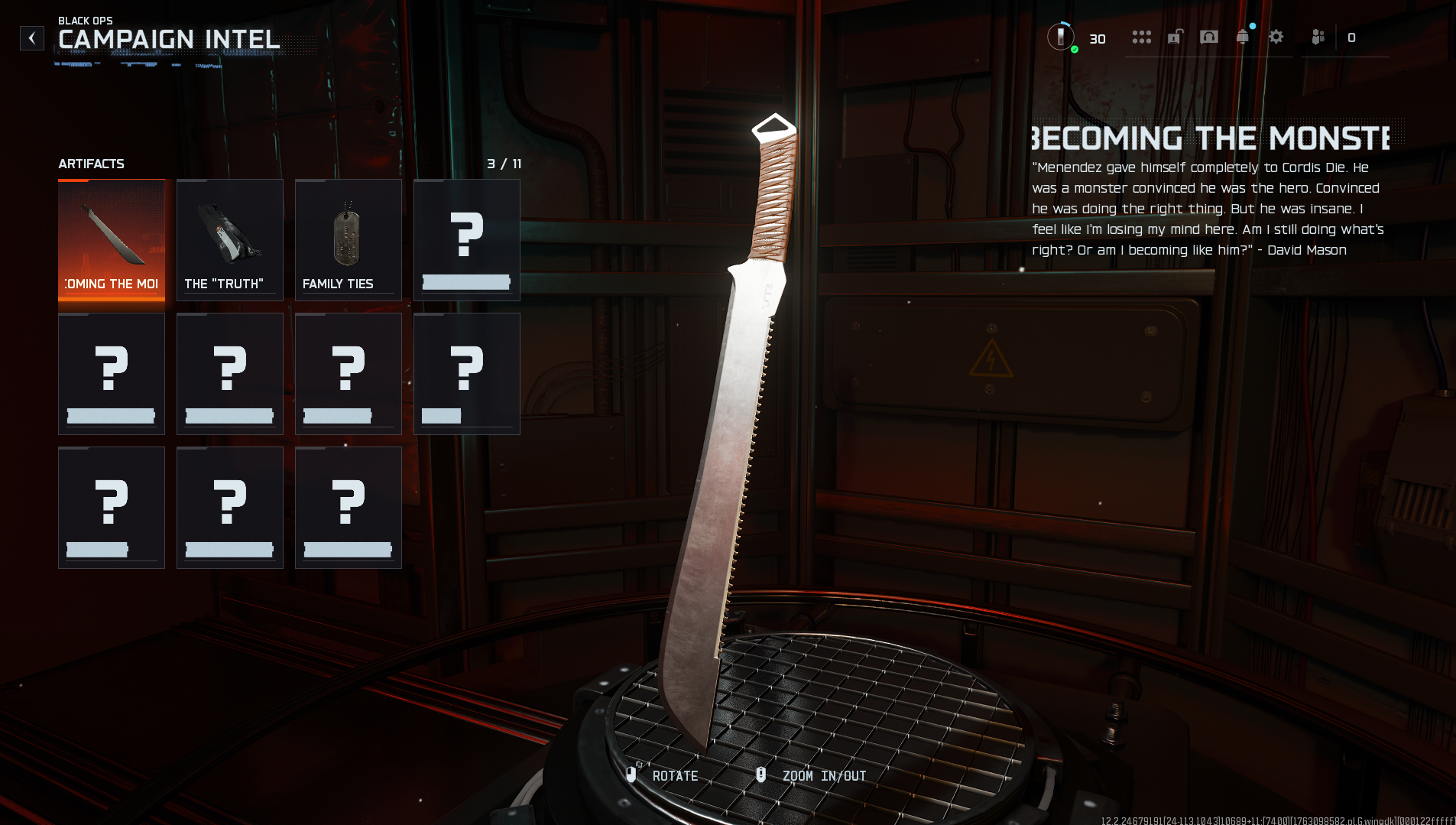The image size is (1456, 825).
Task: Open the notifications bell
Action: [1243, 37]
